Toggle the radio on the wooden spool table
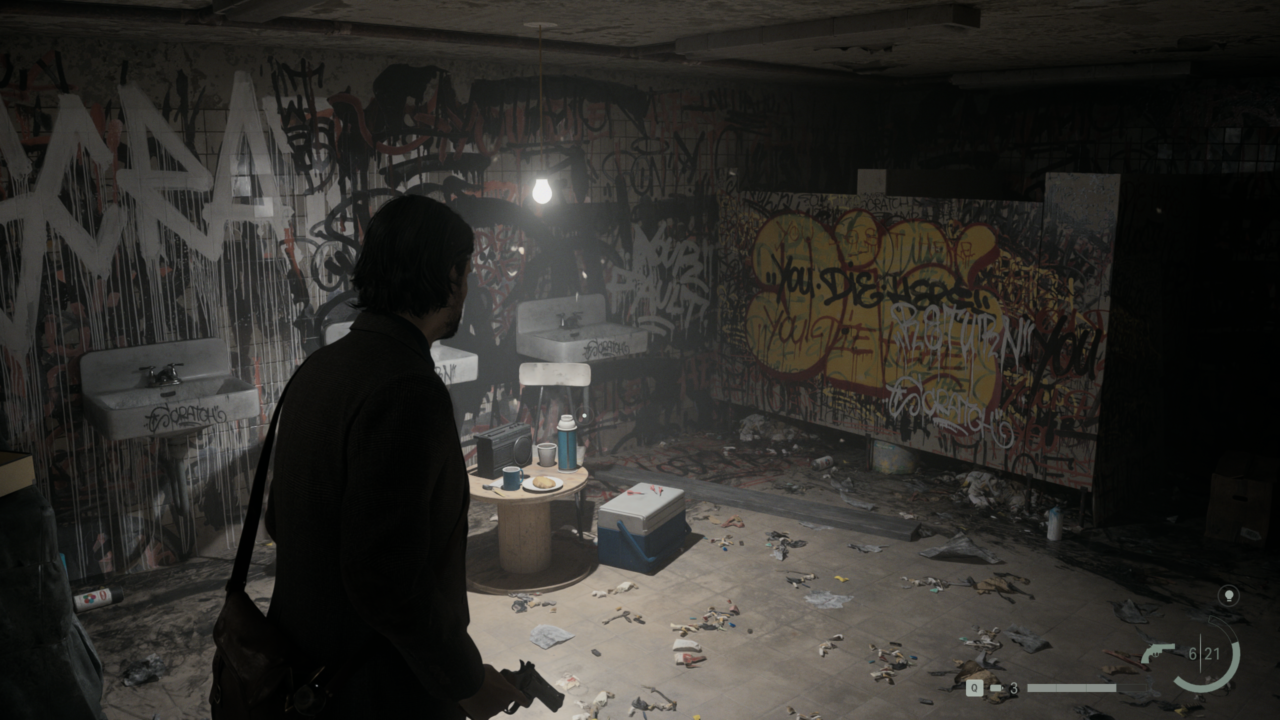1280x720 pixels. pos(506,446)
